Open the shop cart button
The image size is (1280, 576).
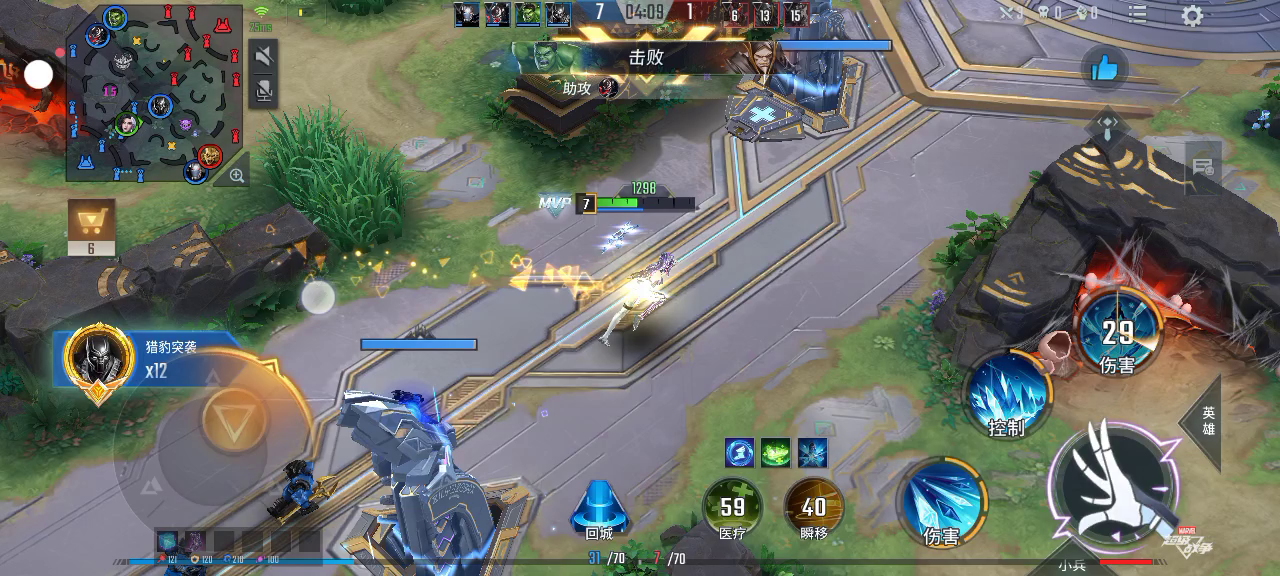click(x=91, y=220)
